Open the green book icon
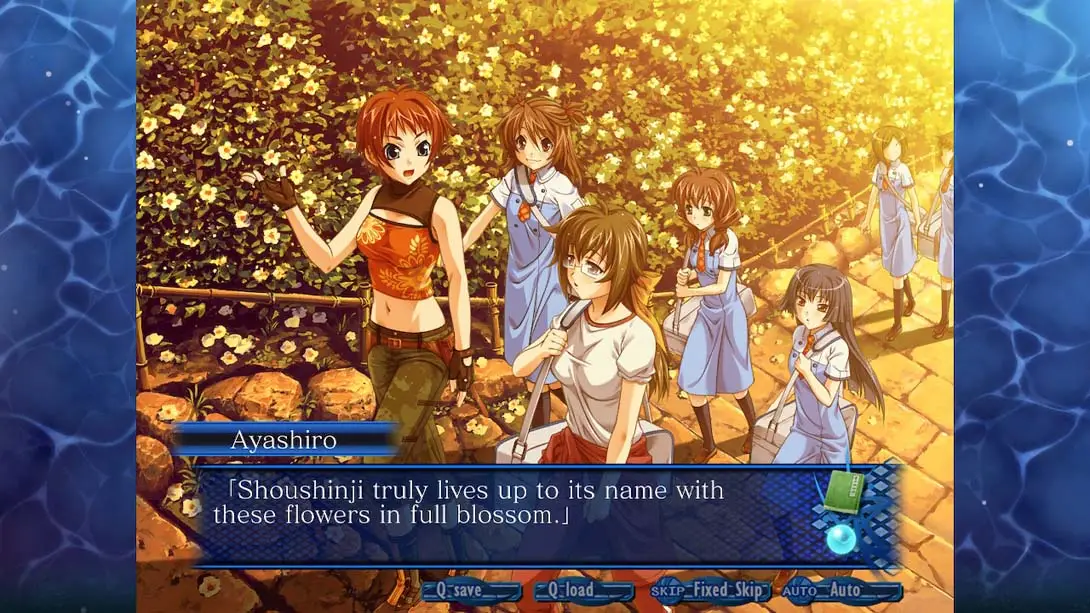1090x613 pixels. pos(843,493)
